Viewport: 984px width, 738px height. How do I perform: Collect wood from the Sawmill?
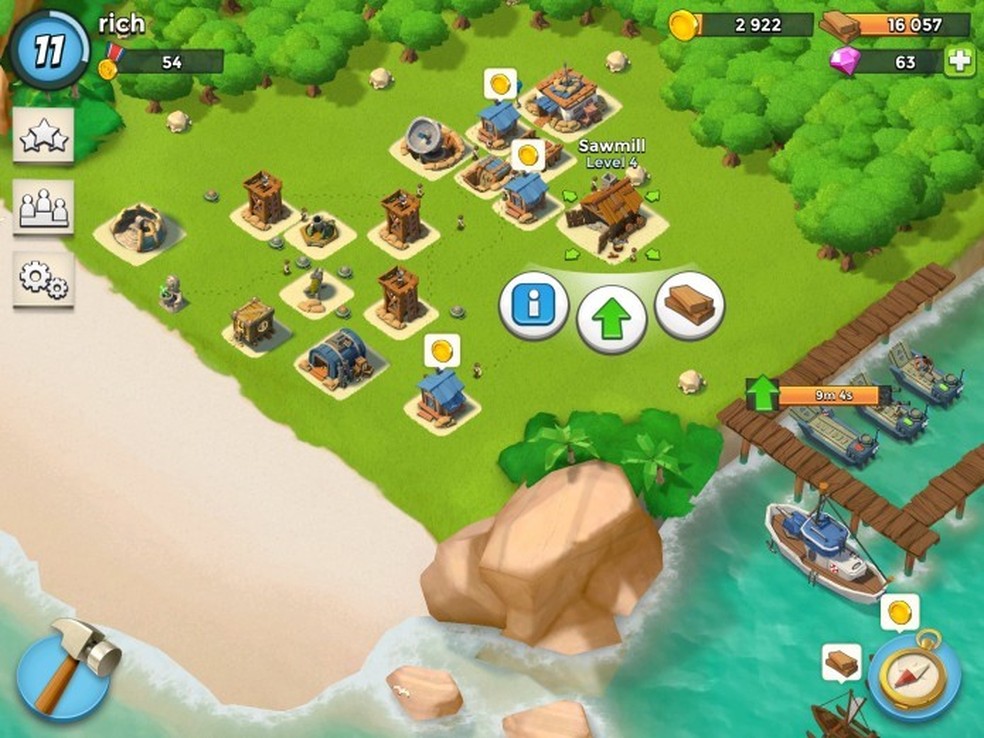tap(689, 305)
